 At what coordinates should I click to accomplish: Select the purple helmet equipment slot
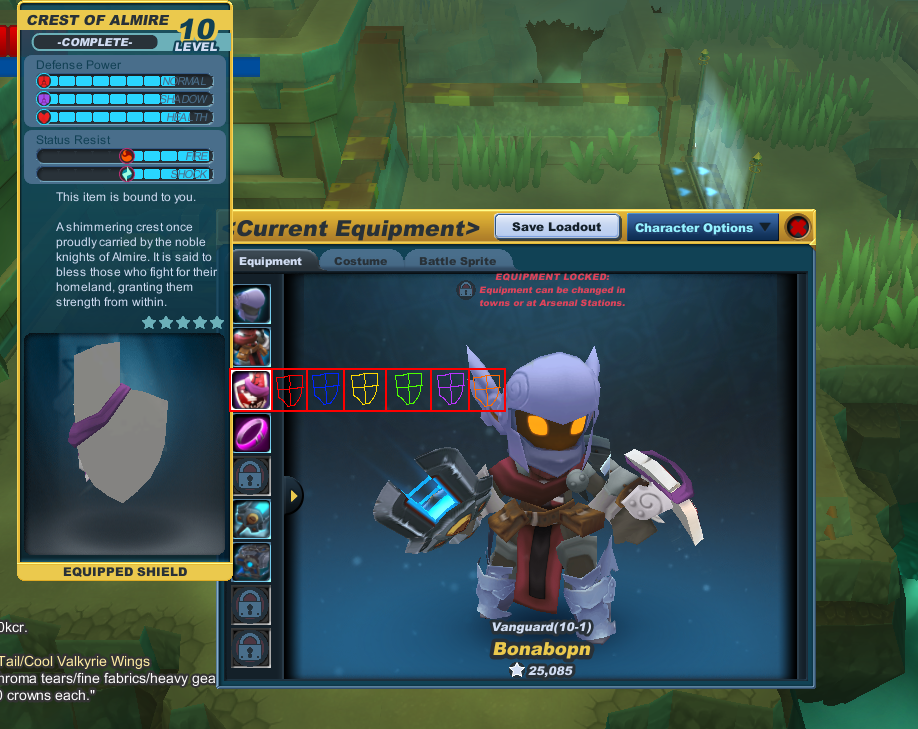click(x=250, y=302)
